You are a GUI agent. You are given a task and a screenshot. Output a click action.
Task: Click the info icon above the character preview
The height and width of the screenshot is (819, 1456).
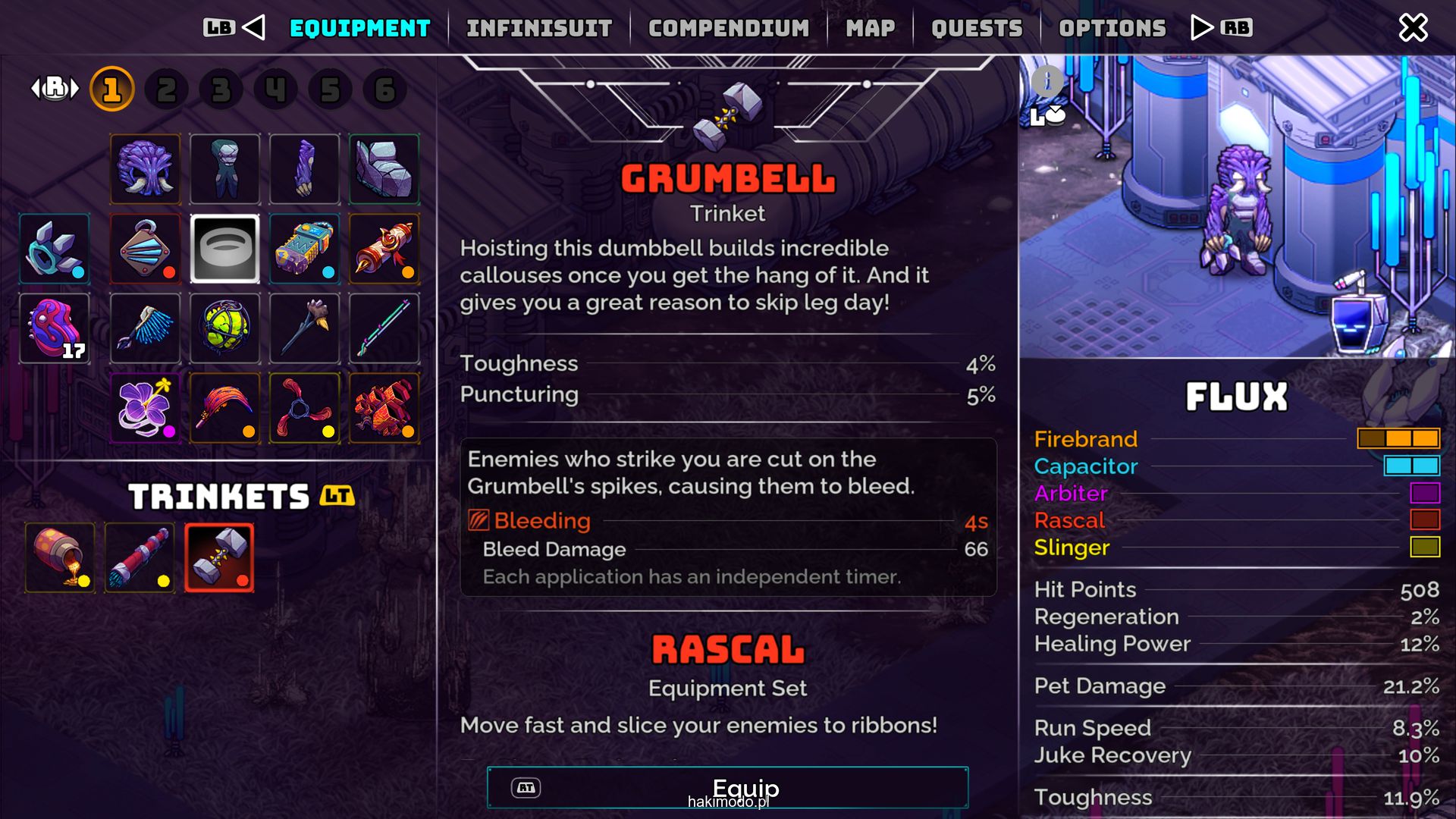click(x=1047, y=80)
